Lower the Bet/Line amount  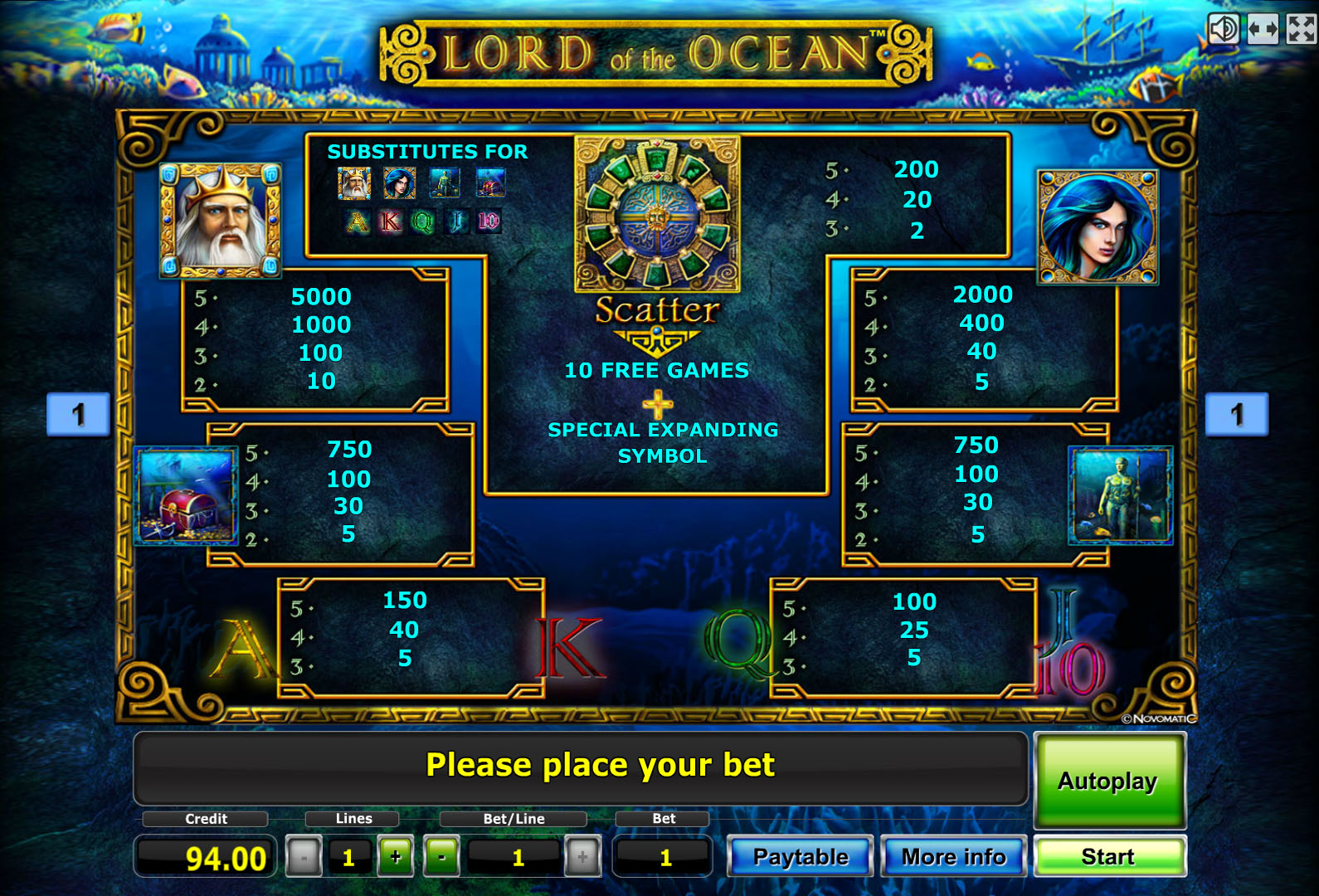click(442, 857)
